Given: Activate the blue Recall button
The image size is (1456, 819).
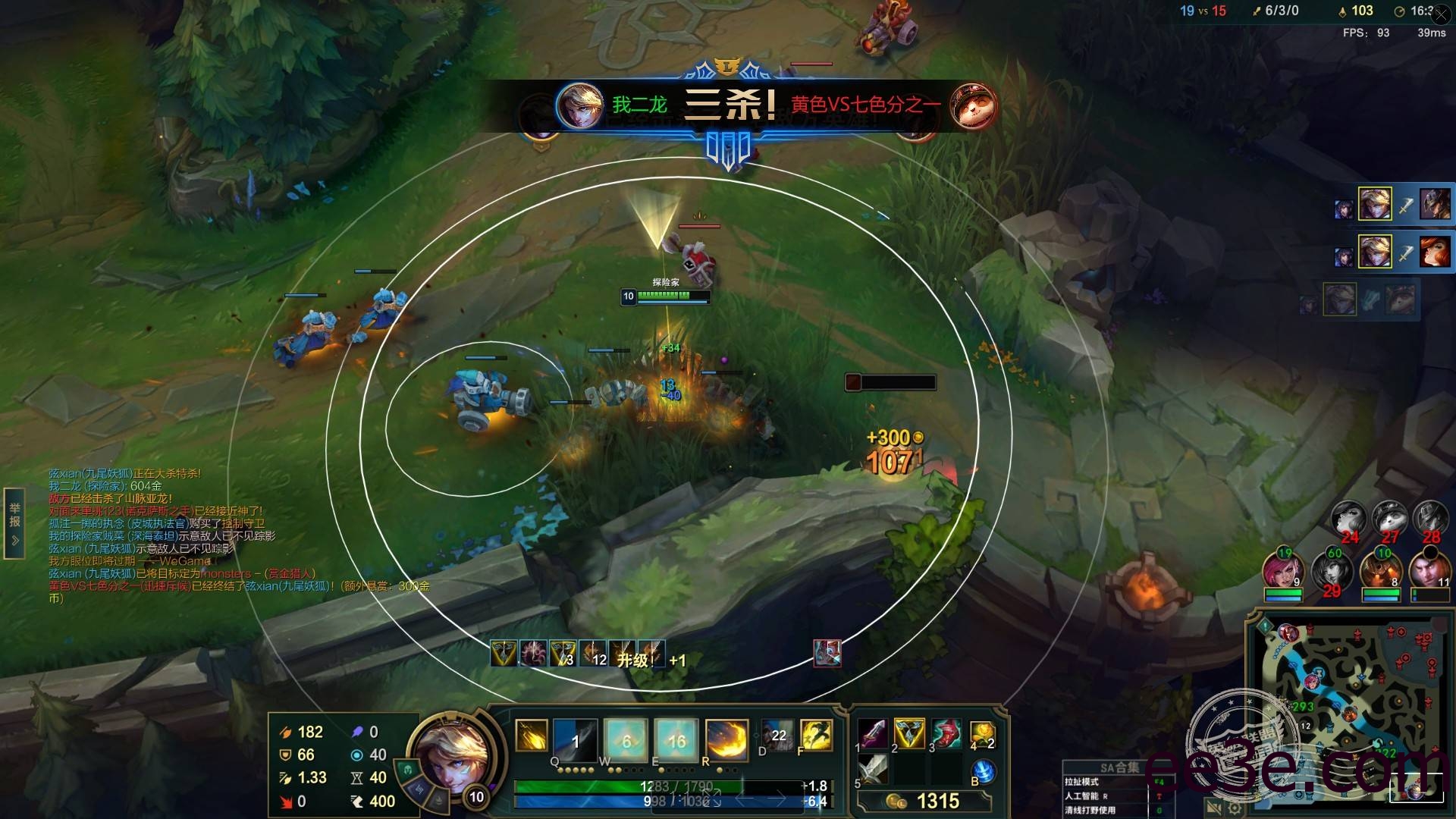Looking at the screenshot, I should pyautogui.click(x=983, y=771).
